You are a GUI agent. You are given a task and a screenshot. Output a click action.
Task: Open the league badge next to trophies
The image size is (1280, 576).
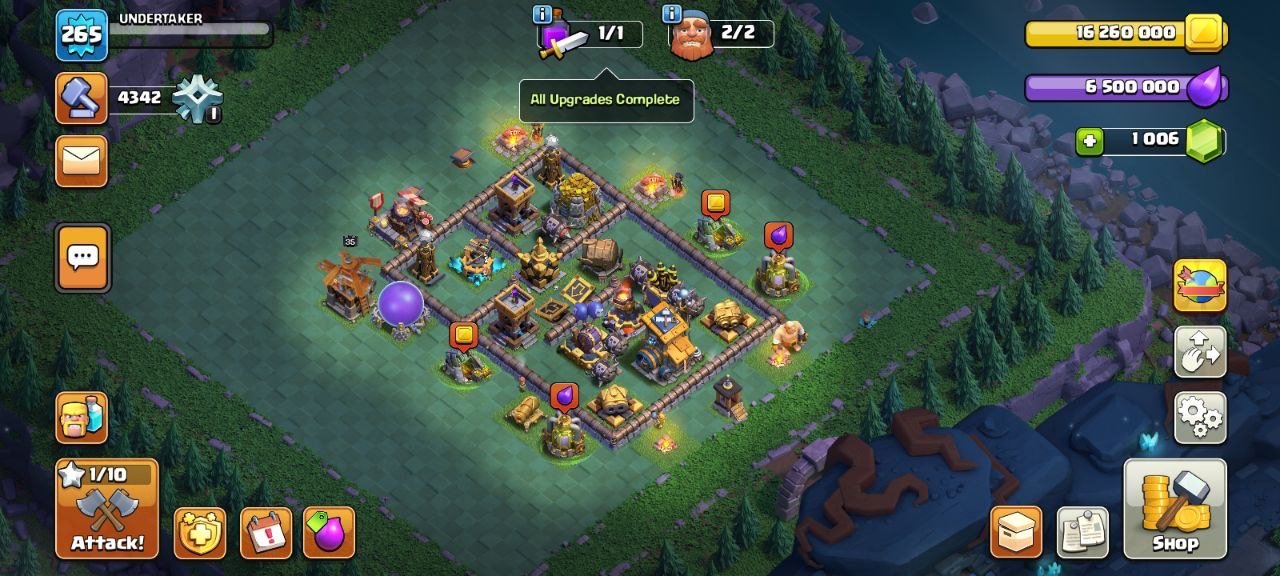coord(196,99)
